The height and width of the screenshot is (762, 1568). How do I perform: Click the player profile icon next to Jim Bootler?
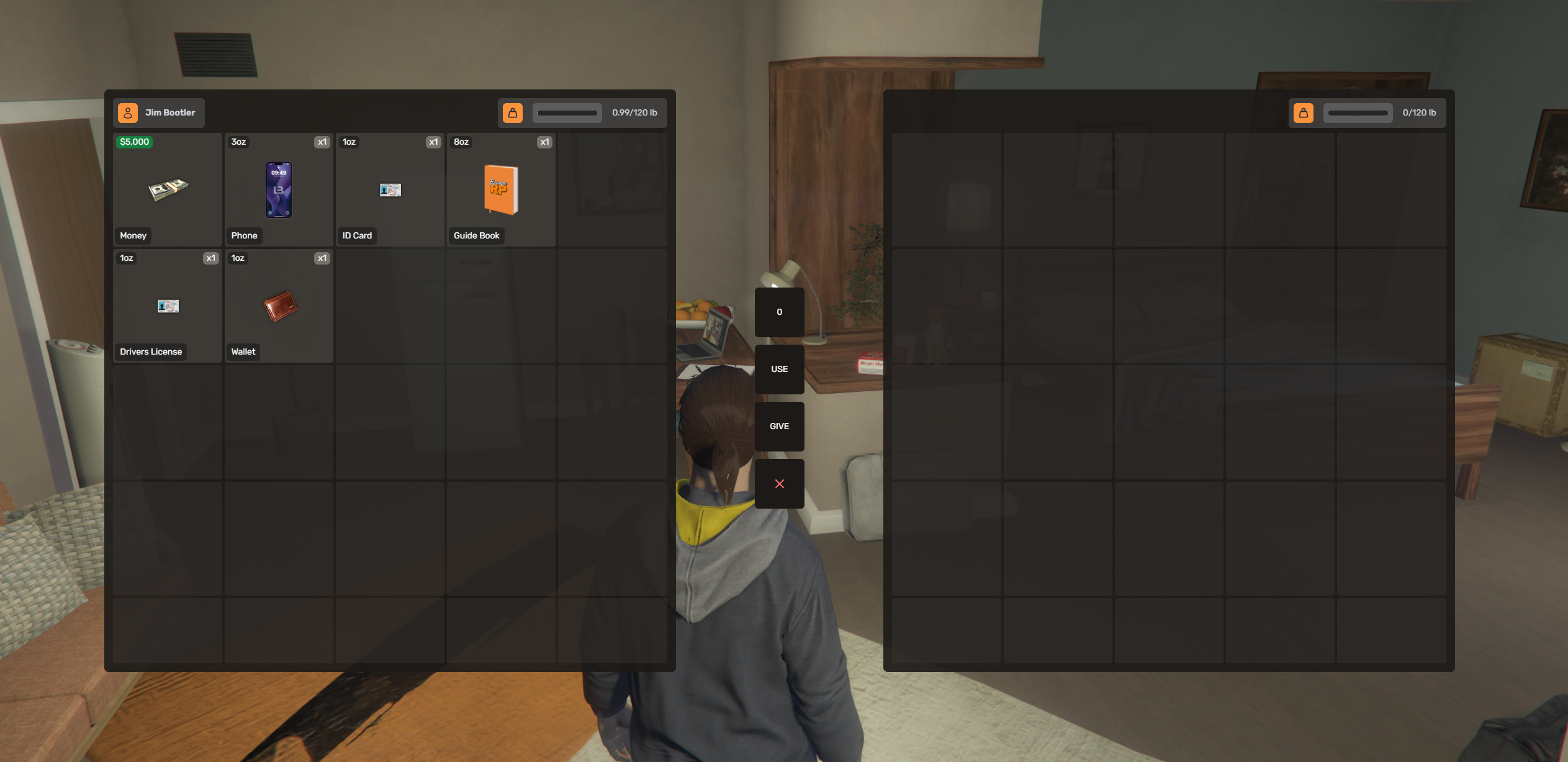(128, 112)
